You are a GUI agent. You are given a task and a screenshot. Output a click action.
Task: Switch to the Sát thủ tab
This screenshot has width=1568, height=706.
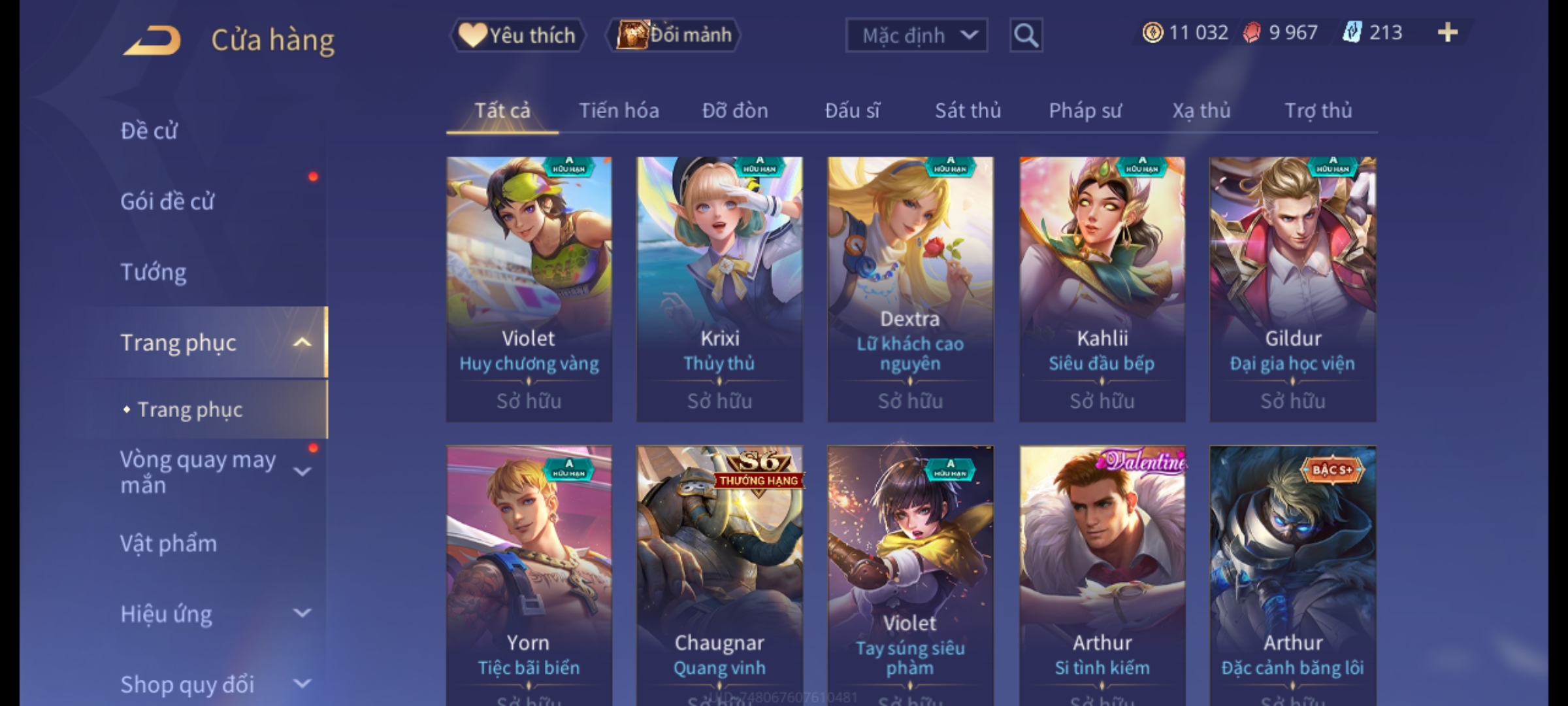tap(968, 110)
